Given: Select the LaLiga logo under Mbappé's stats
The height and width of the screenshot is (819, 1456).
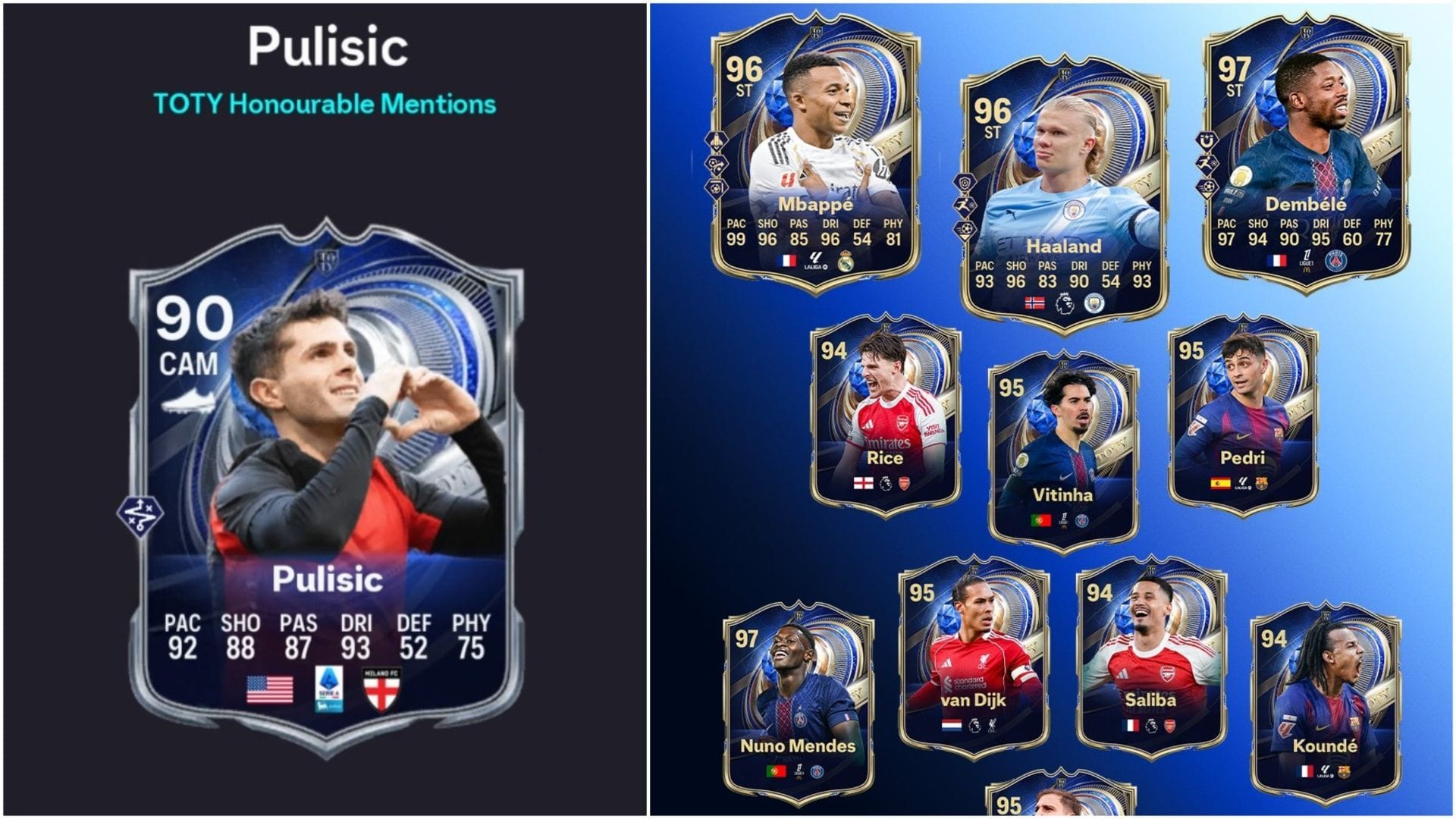Looking at the screenshot, I should [816, 261].
